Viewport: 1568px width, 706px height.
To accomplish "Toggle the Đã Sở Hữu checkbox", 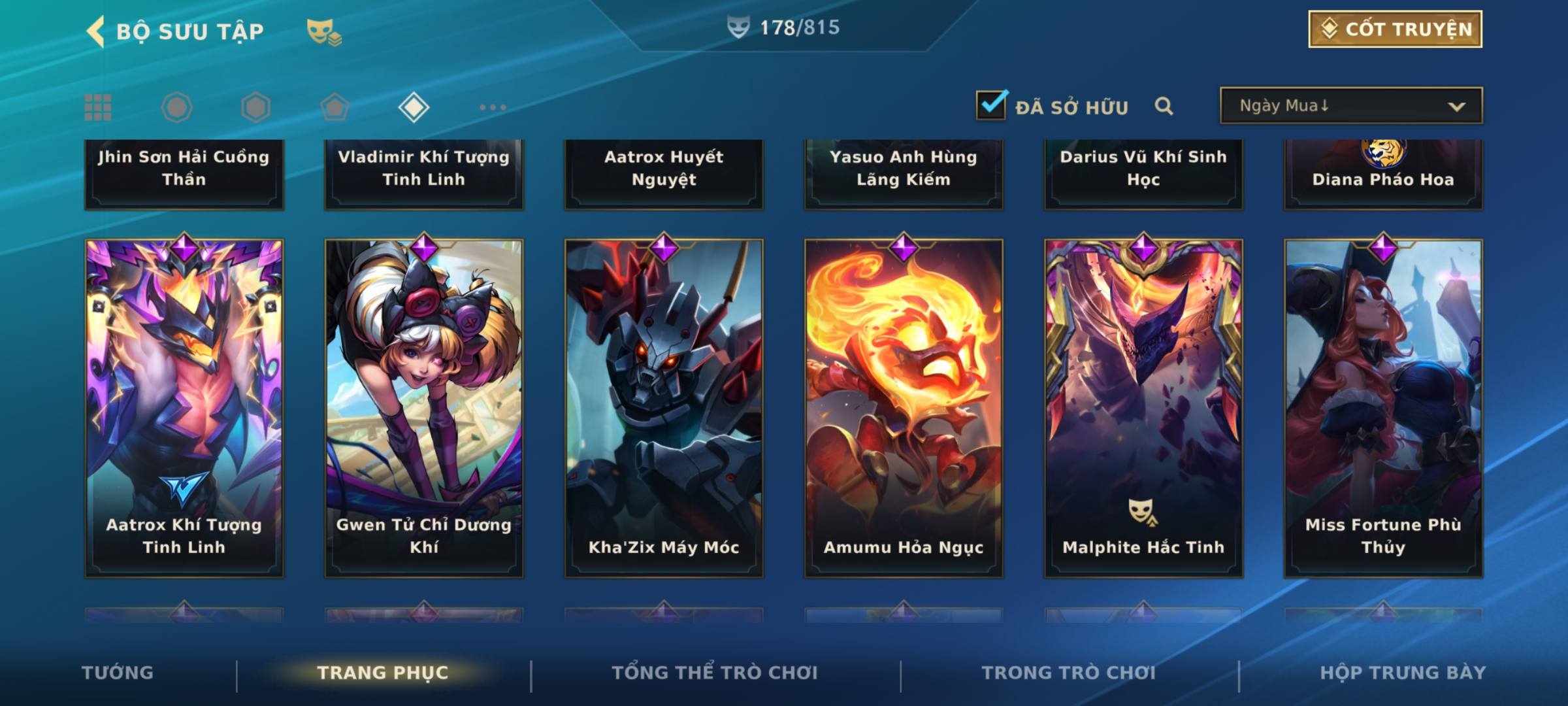I will [991, 105].
